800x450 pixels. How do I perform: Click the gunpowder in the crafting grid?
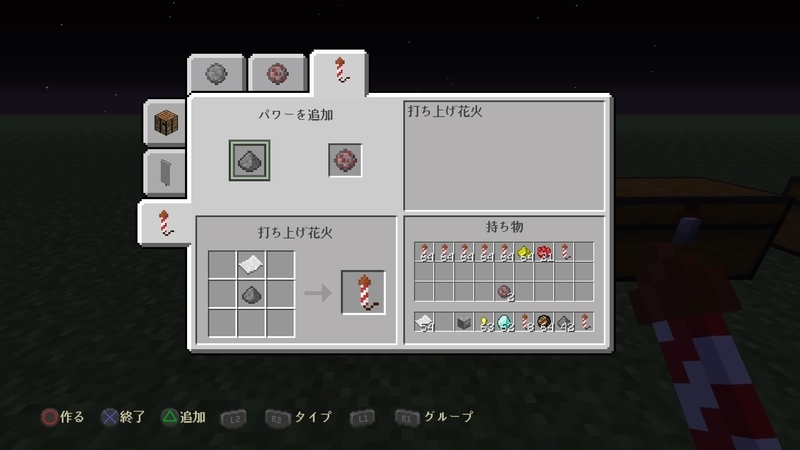click(252, 294)
